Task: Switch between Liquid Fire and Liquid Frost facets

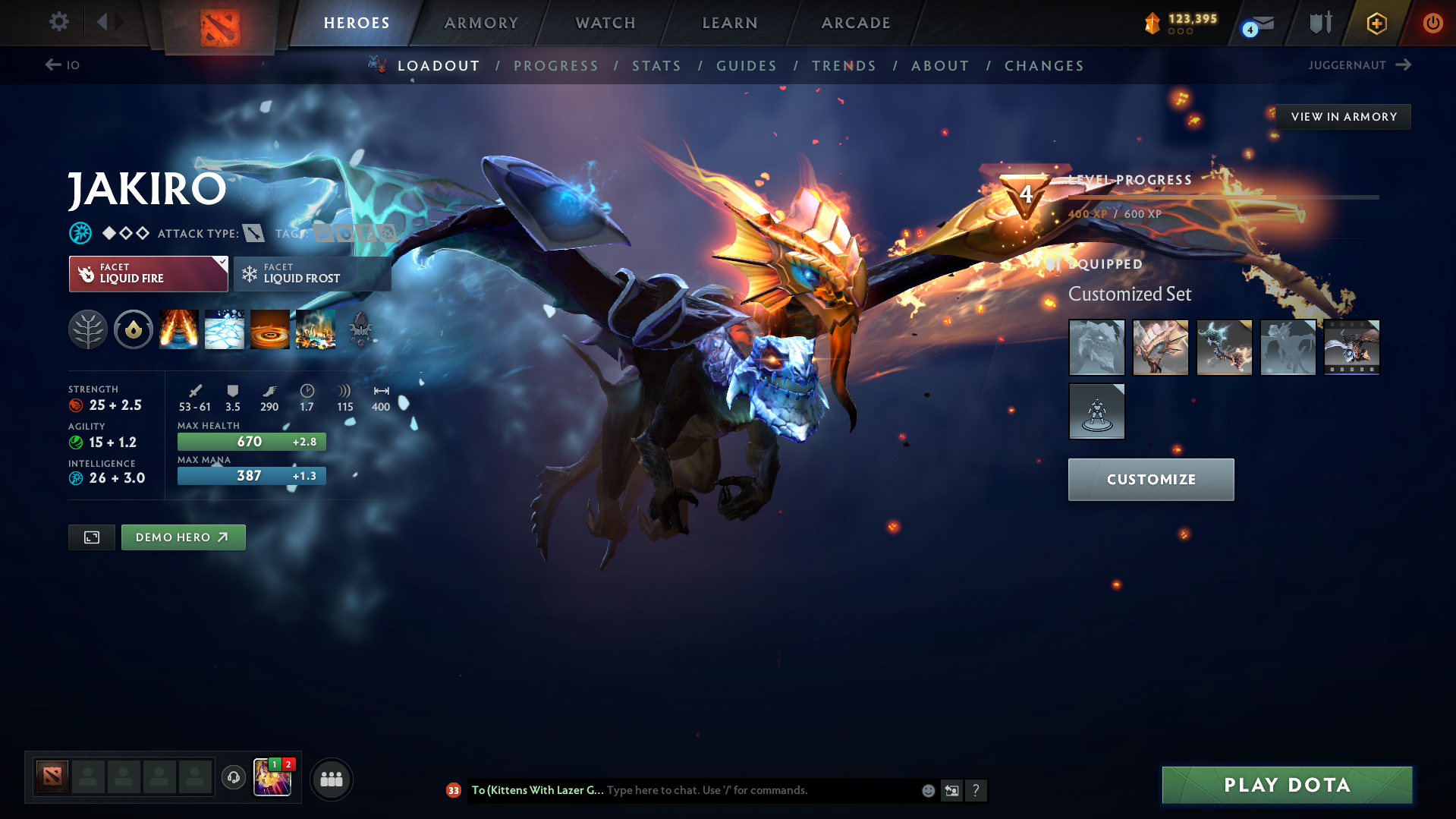Action: pyautogui.click(x=312, y=273)
